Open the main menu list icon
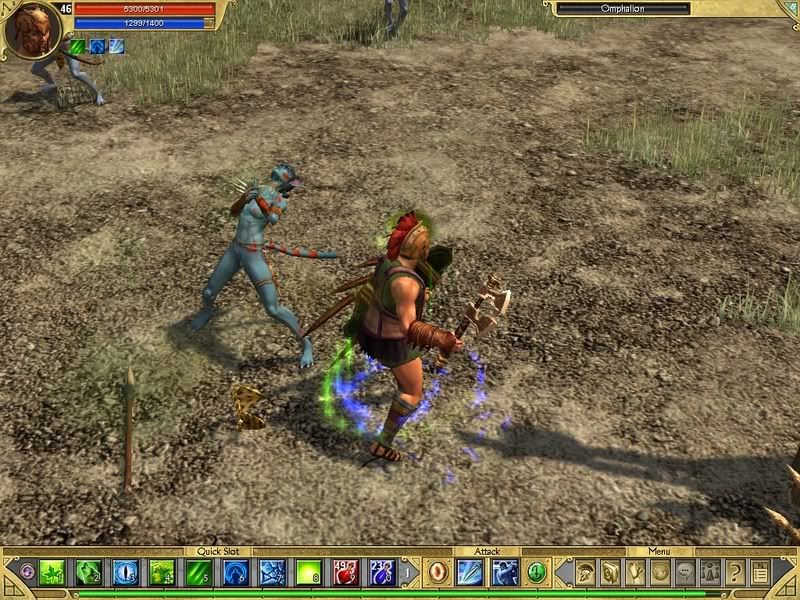The width and height of the screenshot is (800, 600). click(x=761, y=572)
